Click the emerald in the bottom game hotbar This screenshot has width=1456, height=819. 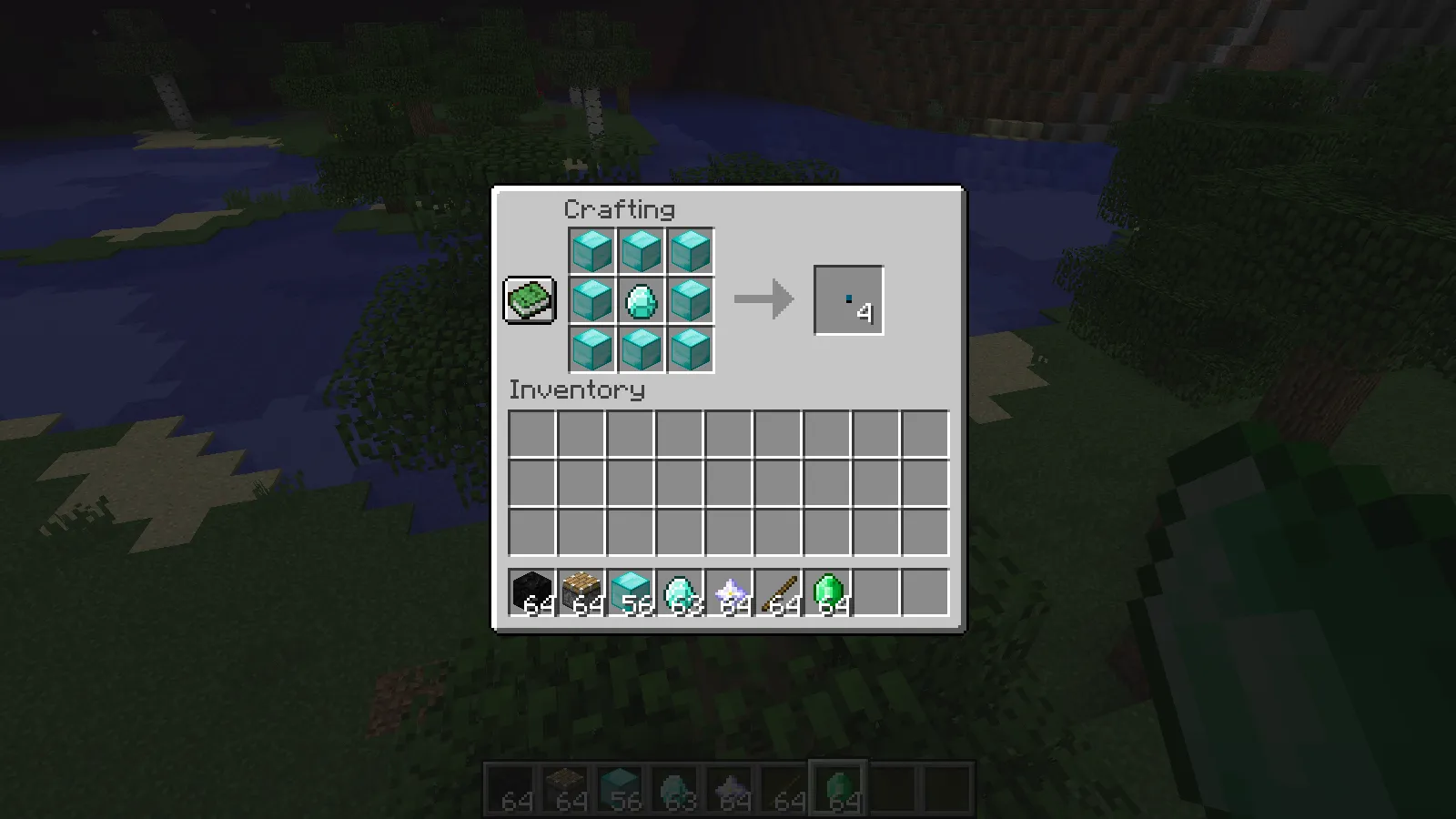[x=837, y=784]
